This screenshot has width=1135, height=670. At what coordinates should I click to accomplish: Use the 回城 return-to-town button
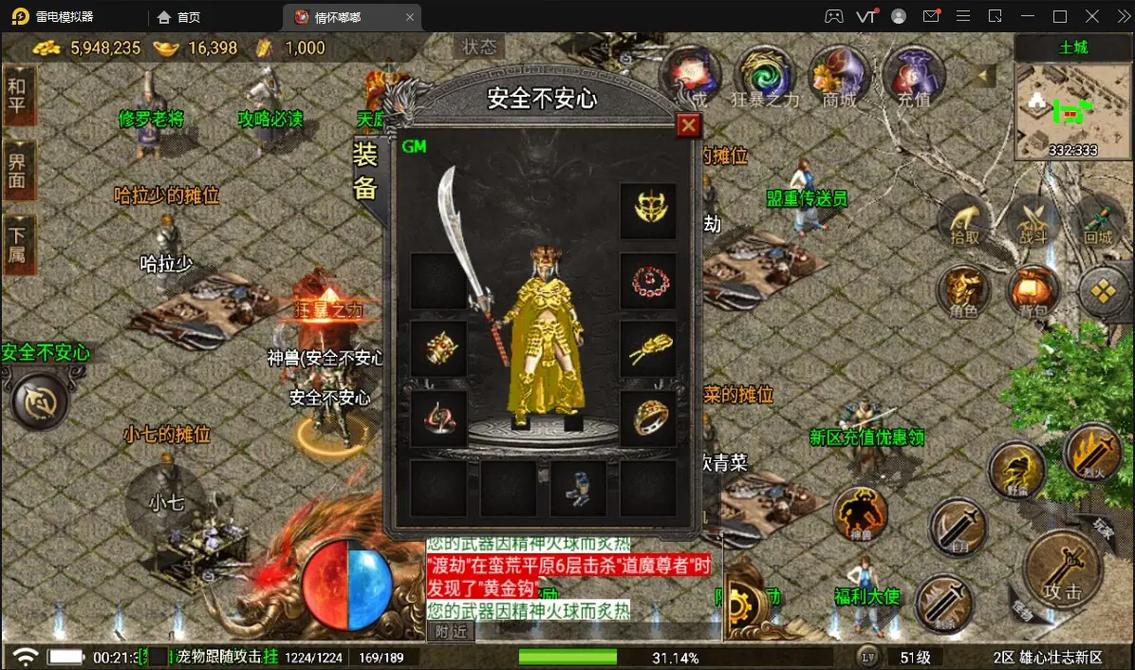point(1098,222)
